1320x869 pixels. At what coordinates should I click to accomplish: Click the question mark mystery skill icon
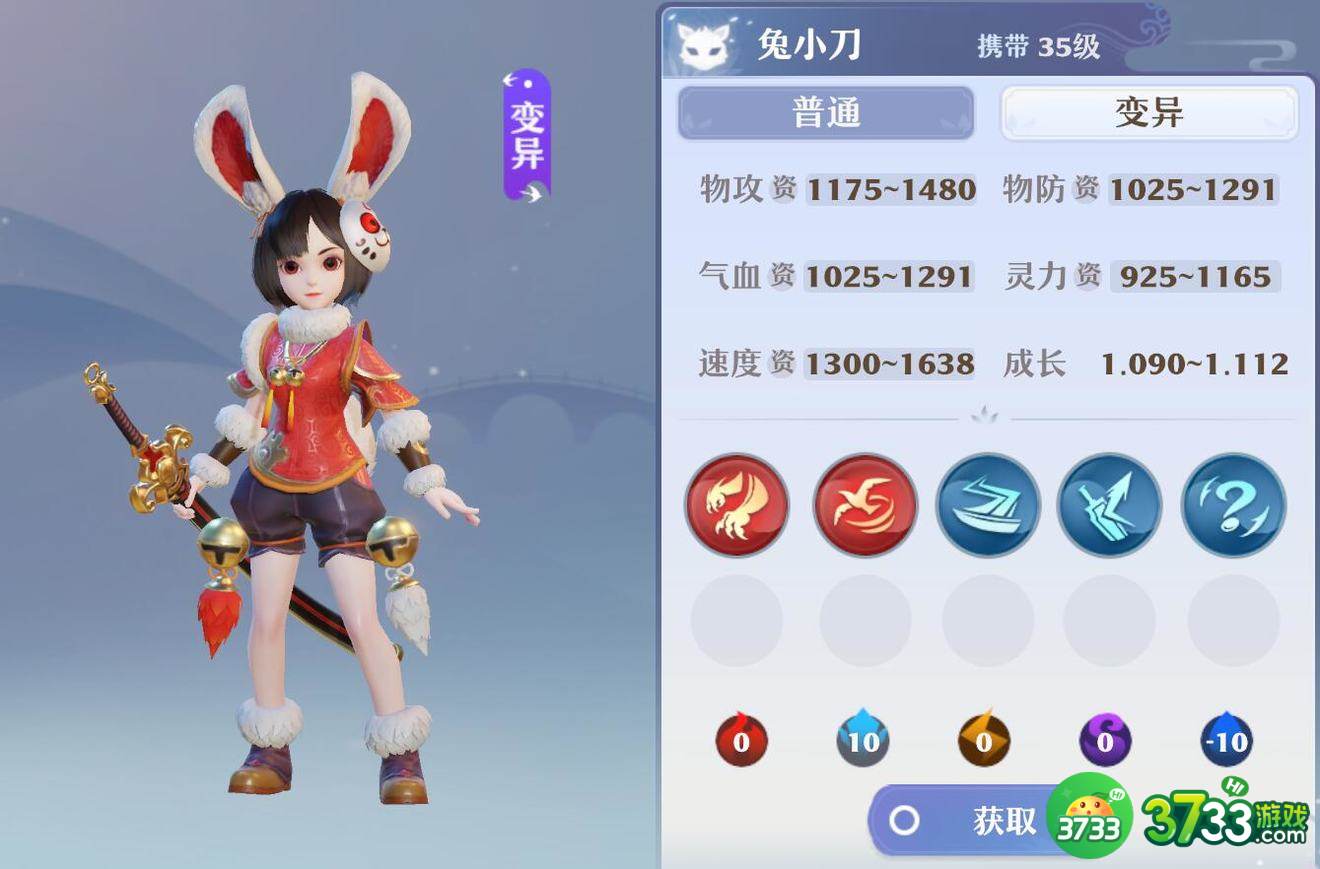click(1233, 505)
